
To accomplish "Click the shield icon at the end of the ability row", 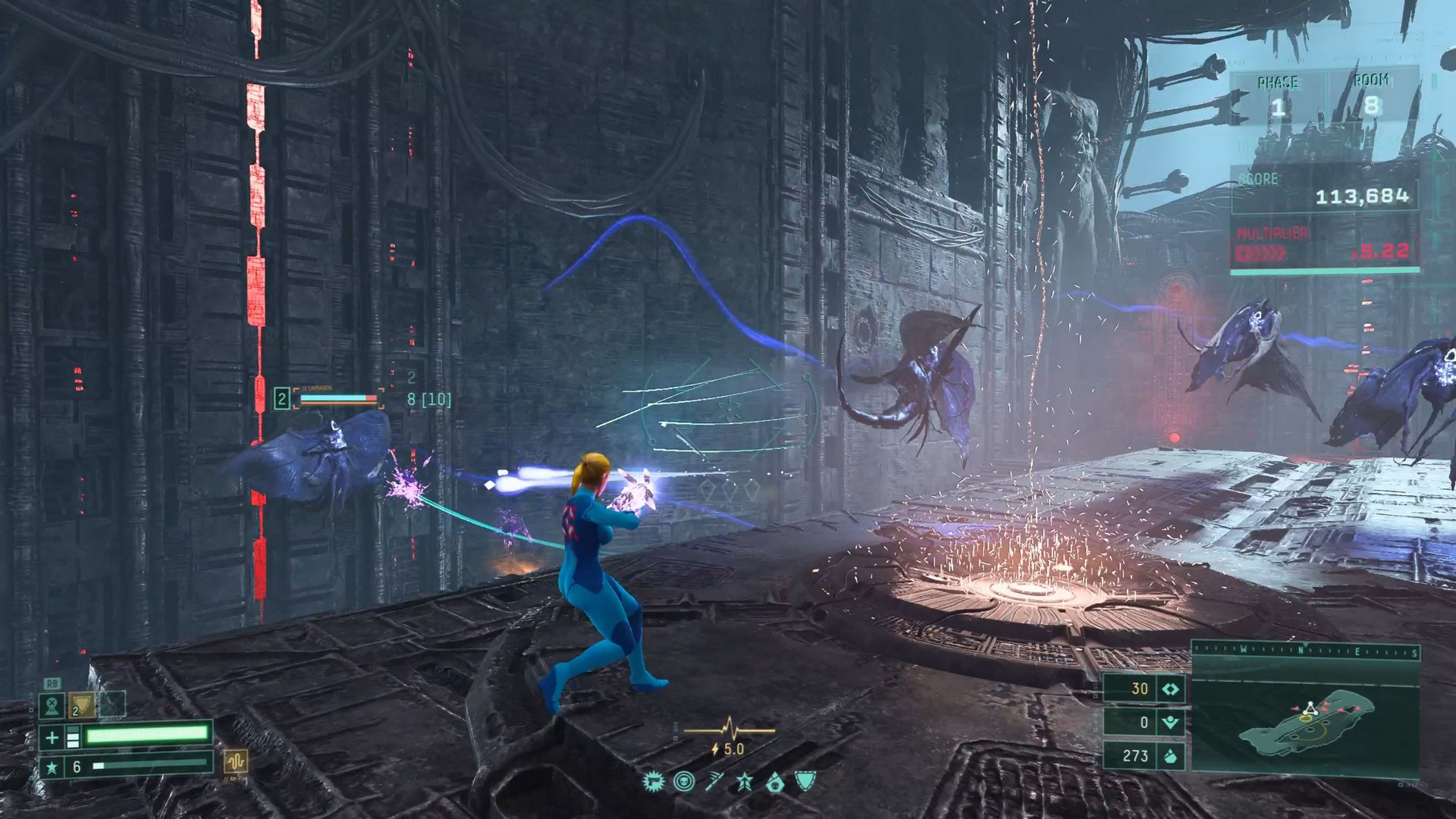I will (806, 781).
